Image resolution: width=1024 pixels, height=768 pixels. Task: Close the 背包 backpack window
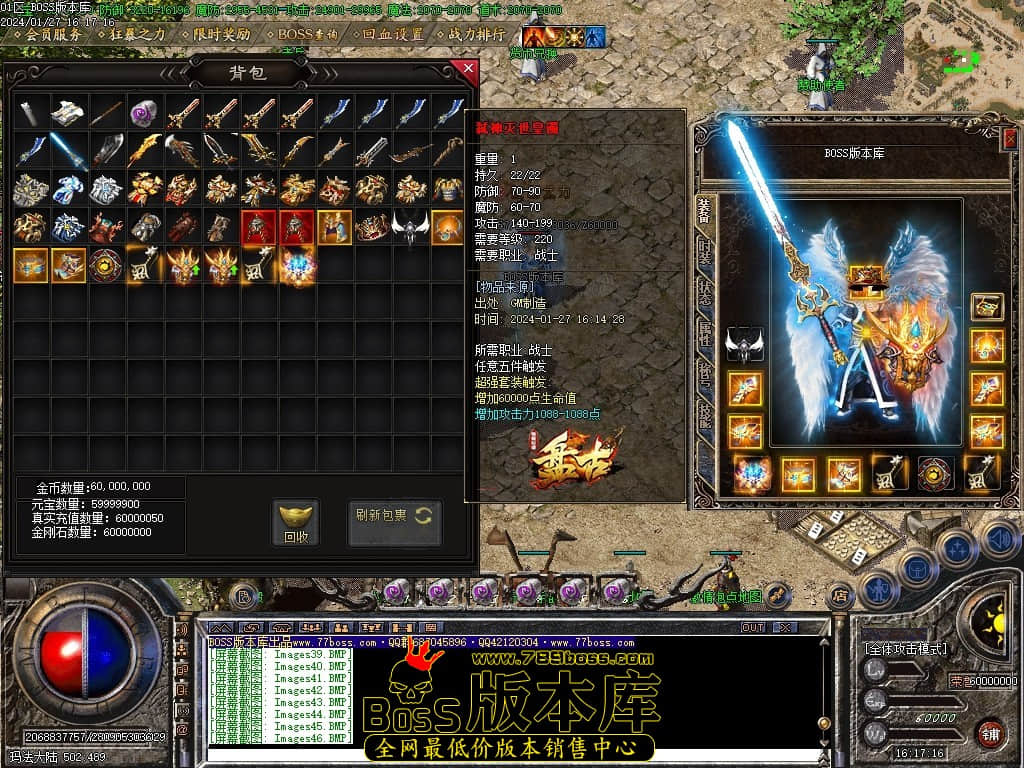point(465,69)
